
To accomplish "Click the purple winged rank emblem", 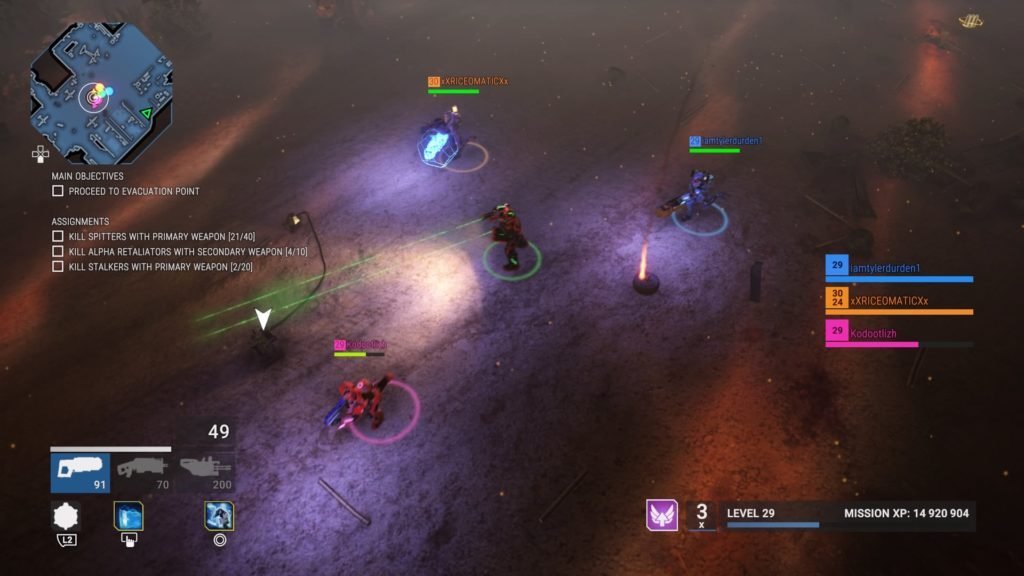I will [662, 515].
